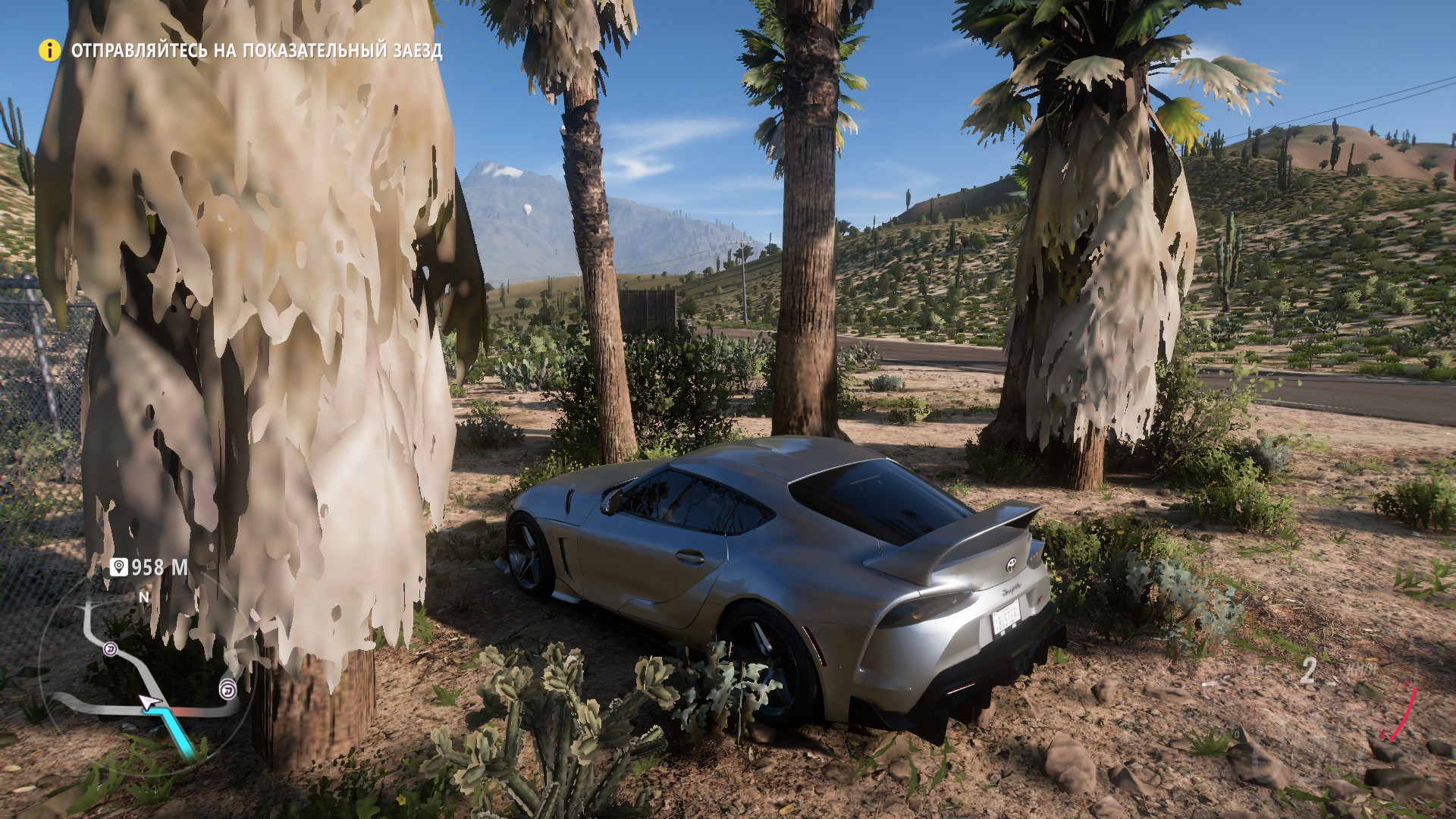The height and width of the screenshot is (819, 1456).
Task: Select the single drift zone marker on minimap
Action: tap(111, 650)
